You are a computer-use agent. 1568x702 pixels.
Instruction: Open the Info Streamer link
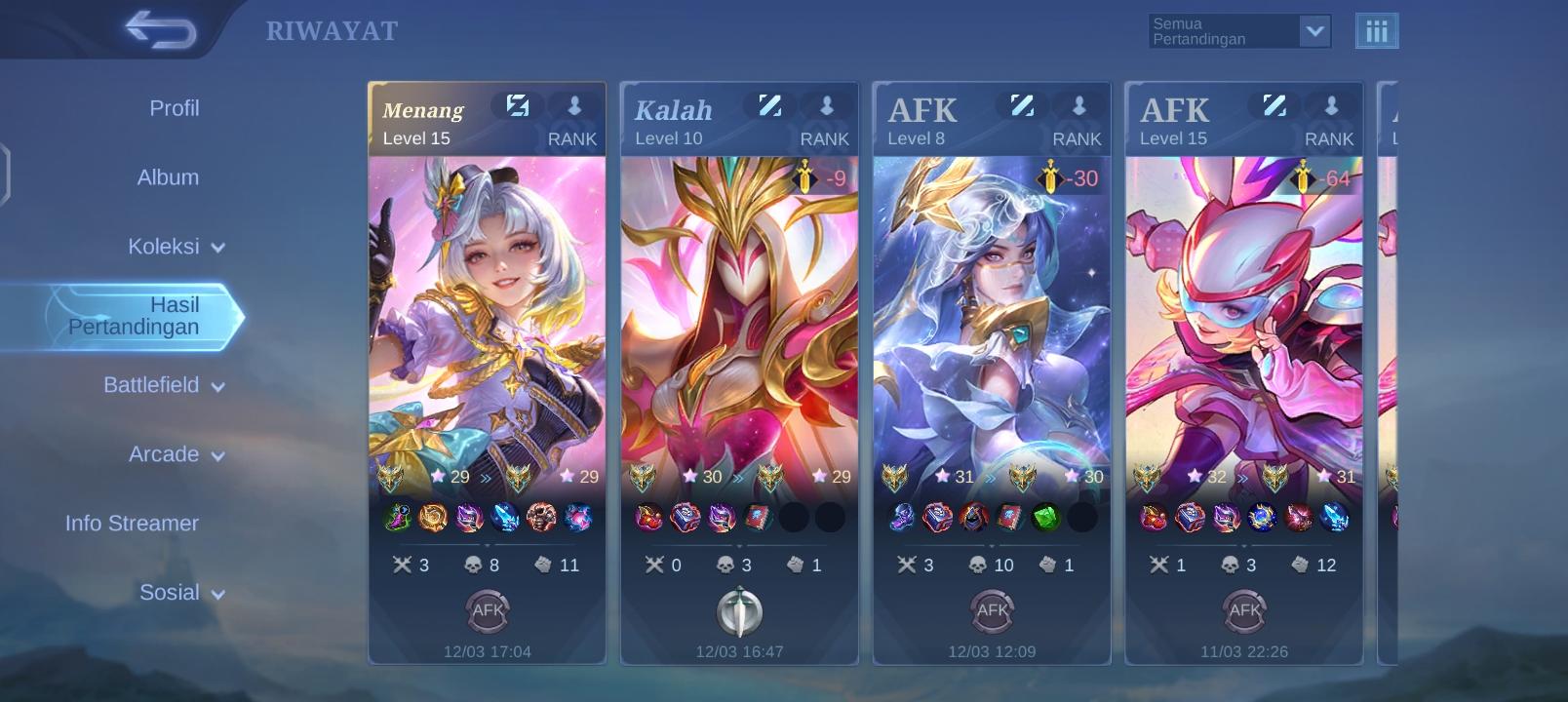tap(132, 524)
